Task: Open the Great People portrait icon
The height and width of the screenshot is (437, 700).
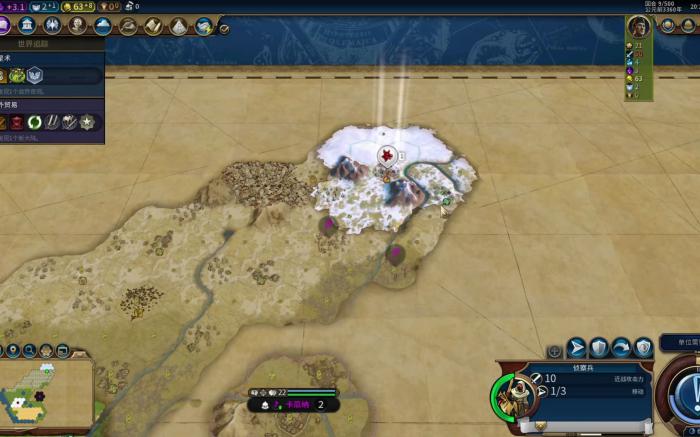Action: coord(77,26)
